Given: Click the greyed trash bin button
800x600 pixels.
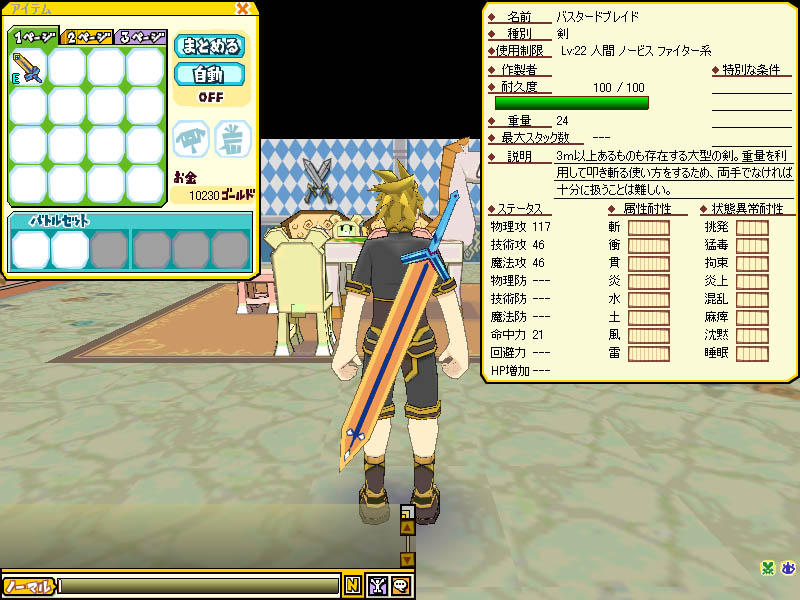Looking at the screenshot, I should [x=232, y=139].
